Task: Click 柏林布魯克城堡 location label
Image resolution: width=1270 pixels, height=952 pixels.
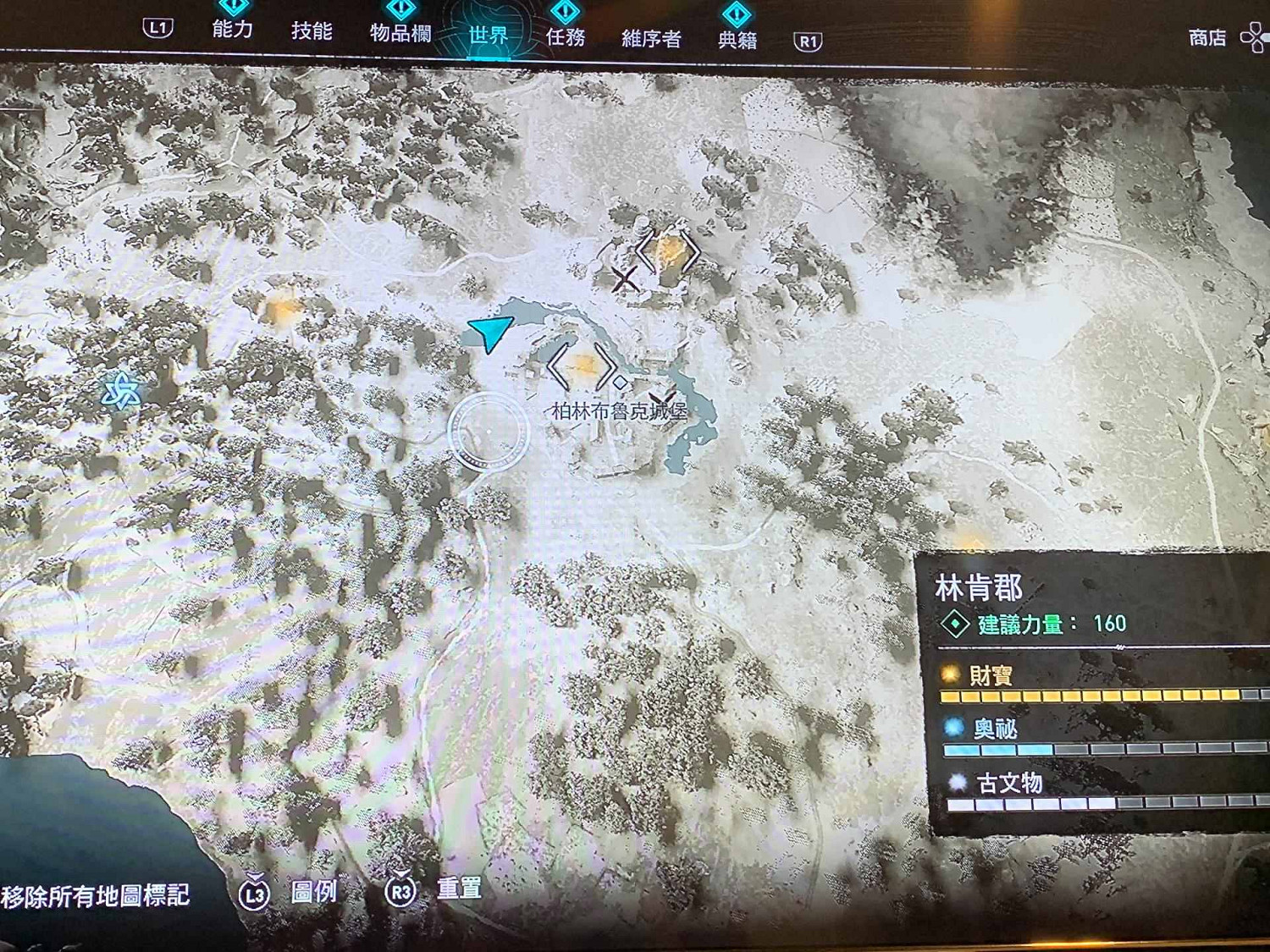Action: [618, 409]
